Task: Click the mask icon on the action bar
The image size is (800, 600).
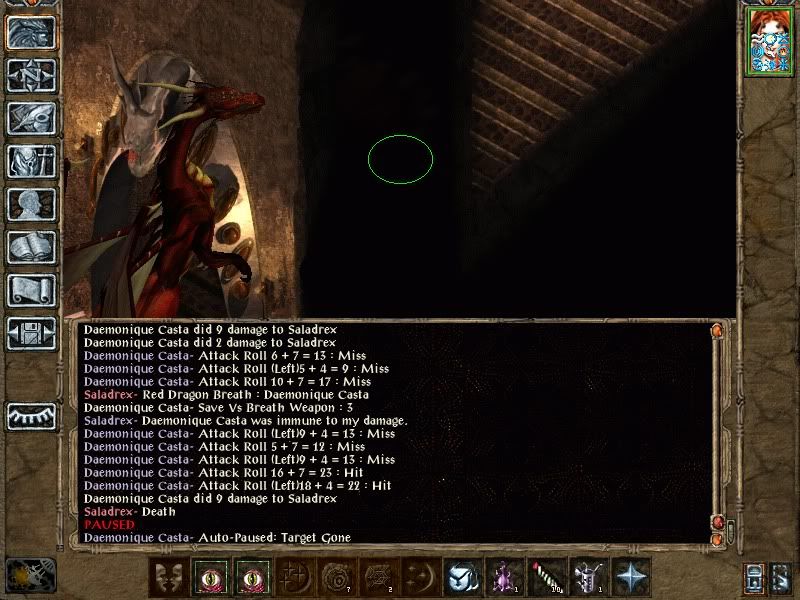Action: (x=169, y=576)
